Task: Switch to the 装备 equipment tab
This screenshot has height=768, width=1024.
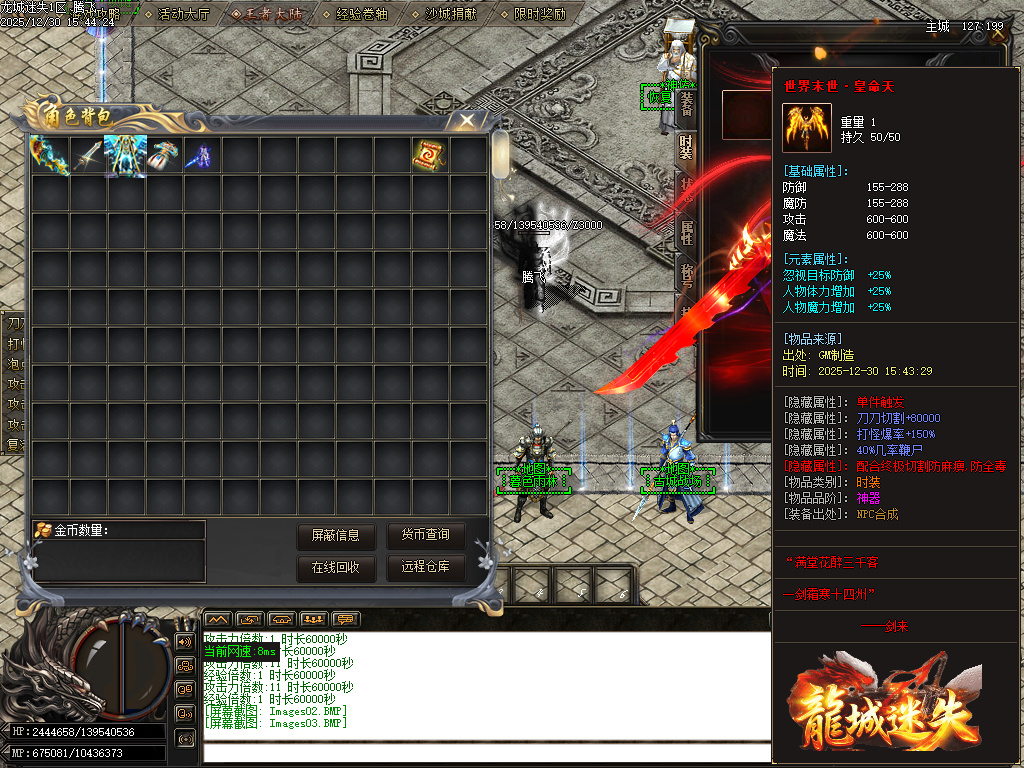Action: [686, 105]
